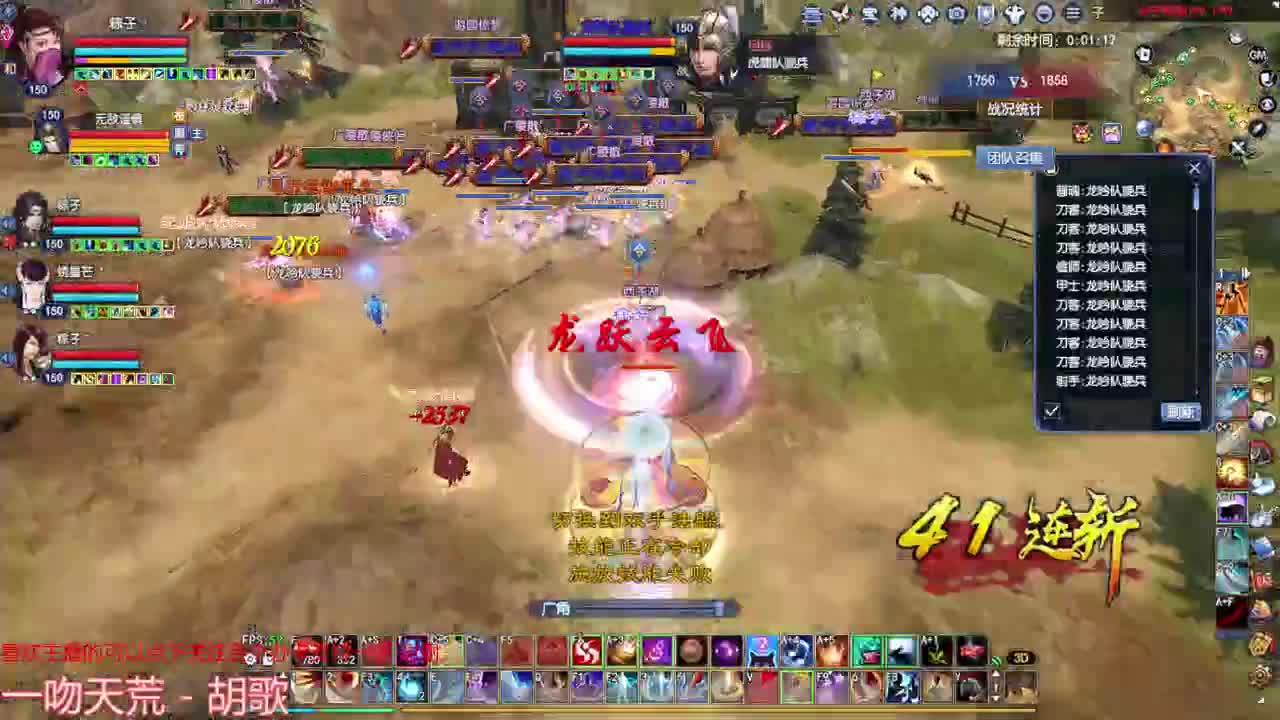Open the camera icon in the top icon row

point(956,13)
